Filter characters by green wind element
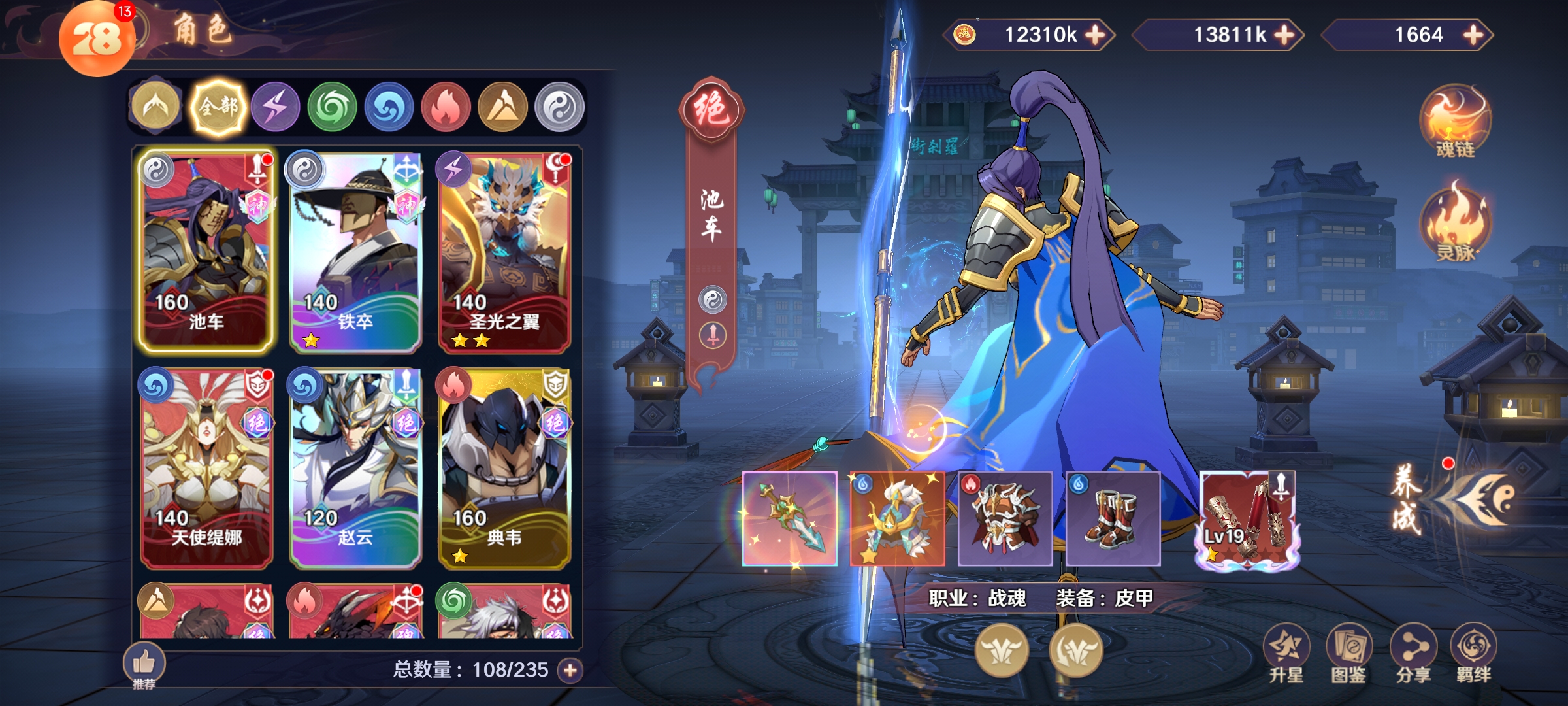Screen dimensions: 1568x706 pos(332,107)
